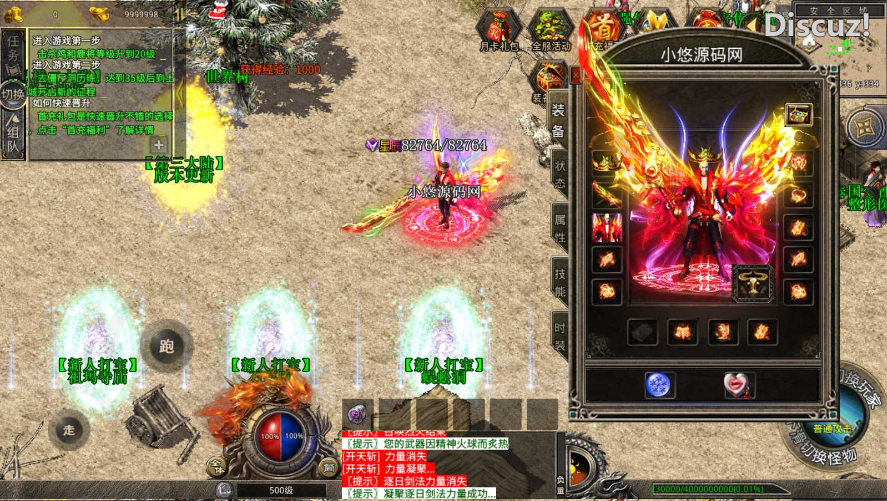Open the 月卡礼包 monthly card gift icon
The image size is (887, 501).
coord(499,29)
